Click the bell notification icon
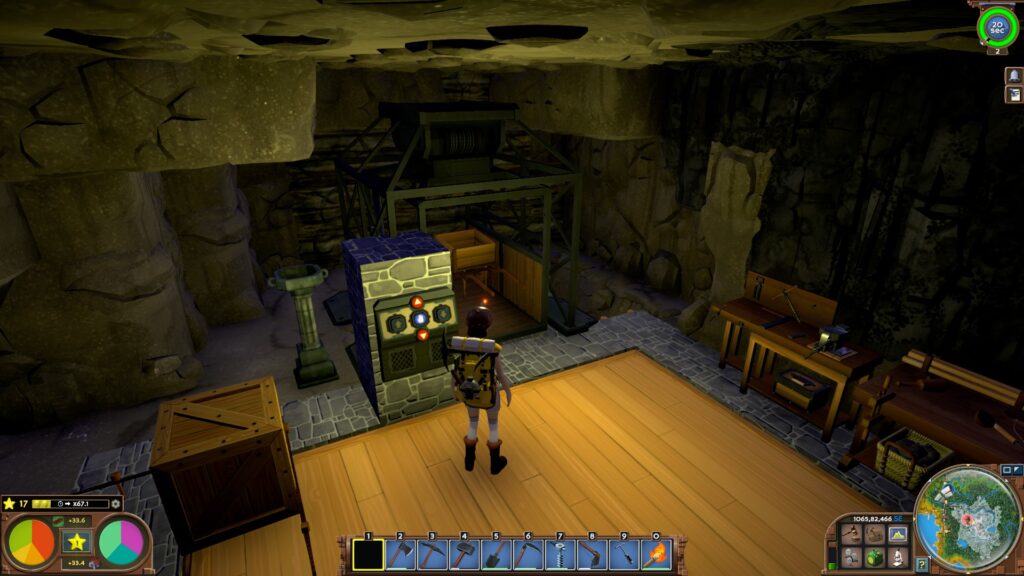The image size is (1024, 576). point(1013,75)
